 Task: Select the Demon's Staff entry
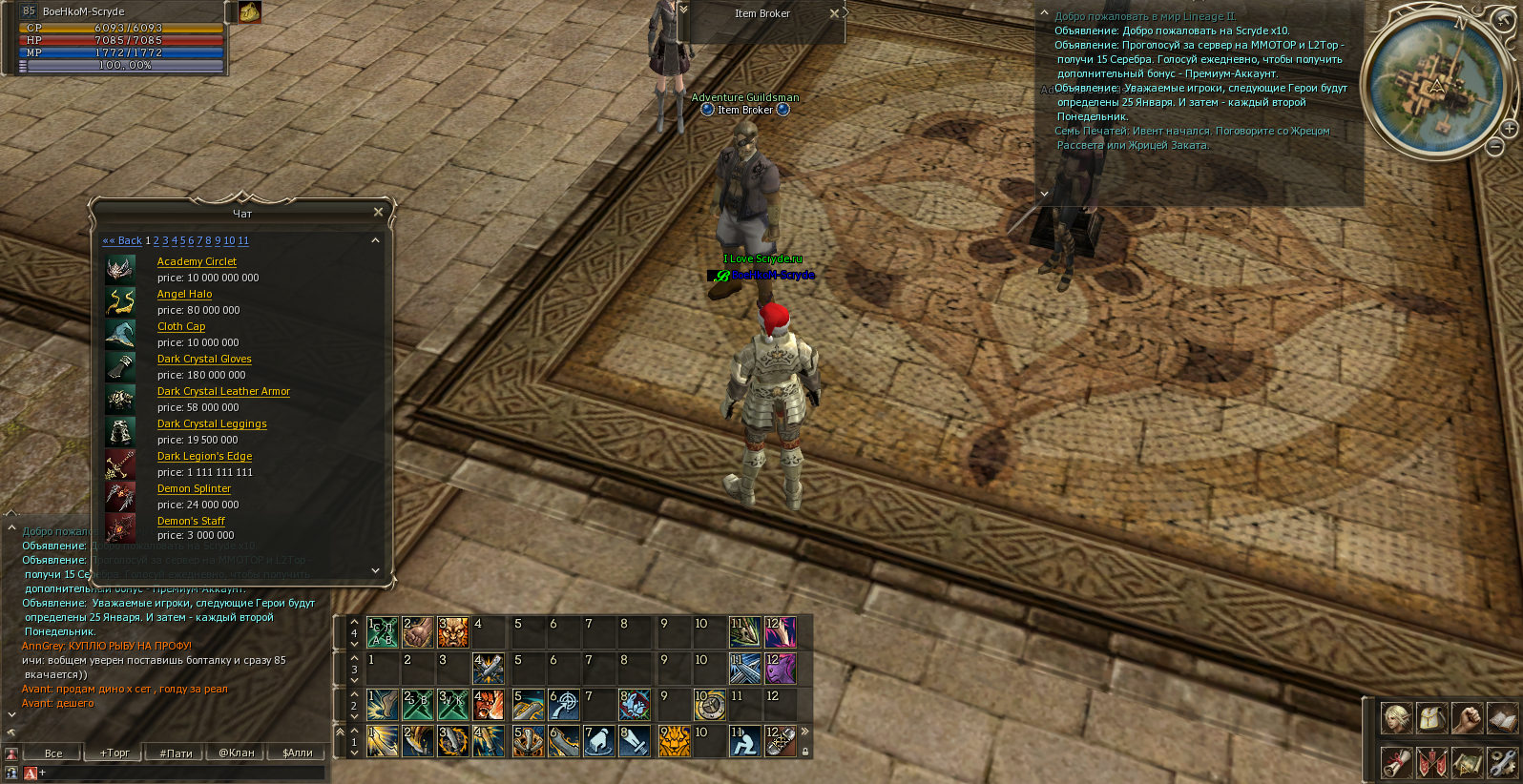tap(191, 521)
